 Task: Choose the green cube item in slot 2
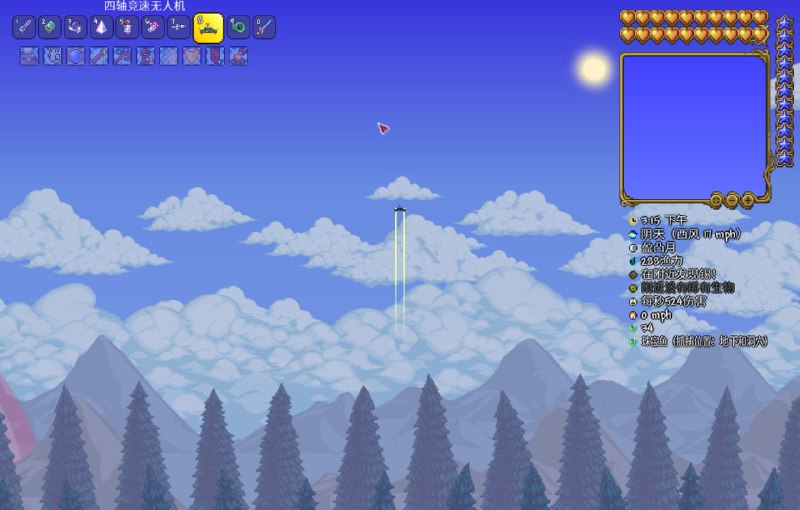click(50, 27)
